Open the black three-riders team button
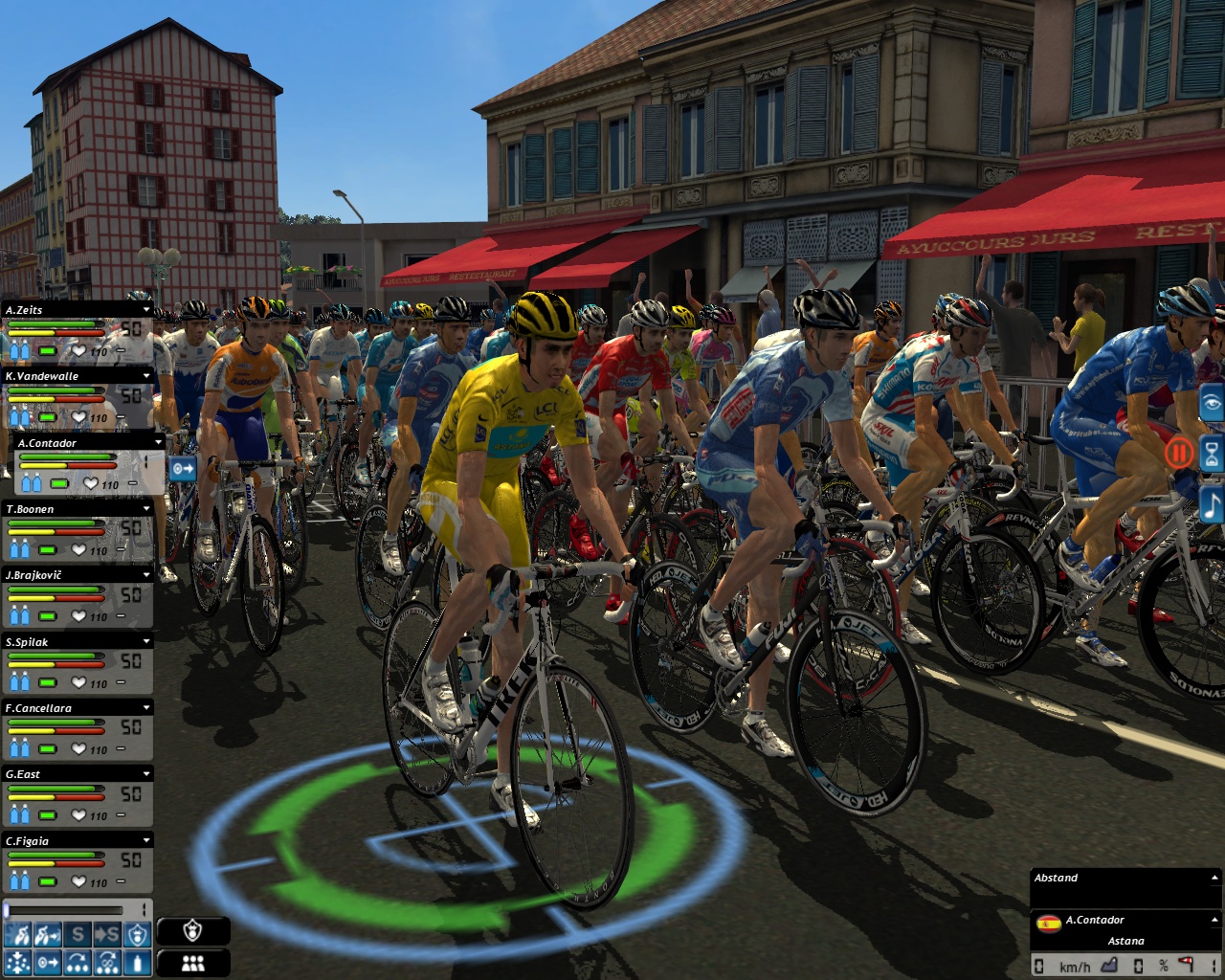 pos(193,963)
